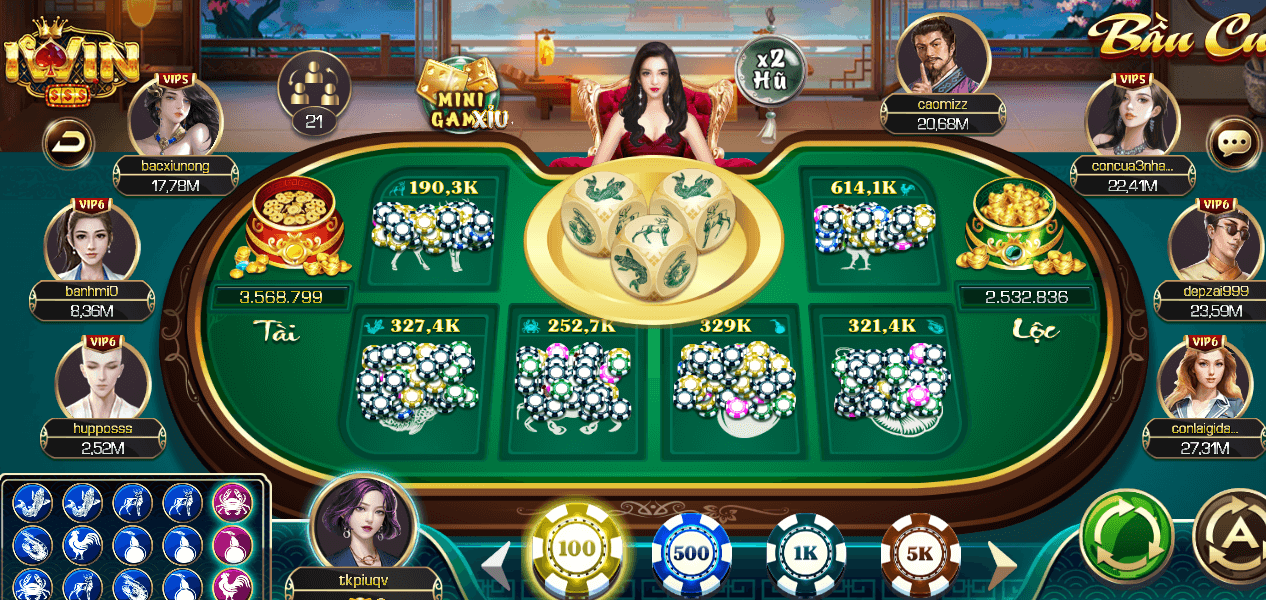Viewport: 1266px width, 600px height.
Task: Open the chat speech bubble
Action: point(1234,144)
